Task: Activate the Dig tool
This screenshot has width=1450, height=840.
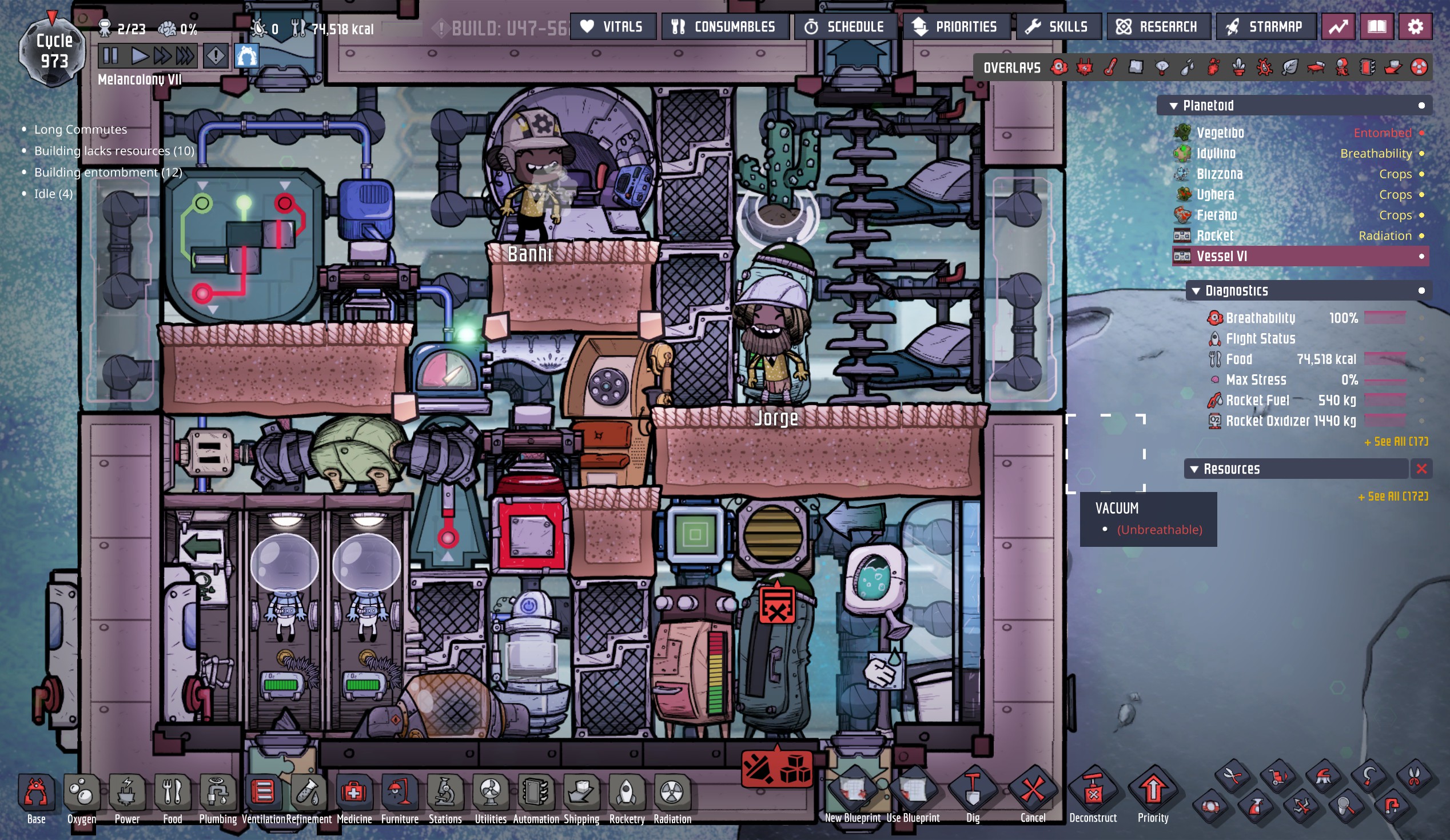Action: coord(973,794)
